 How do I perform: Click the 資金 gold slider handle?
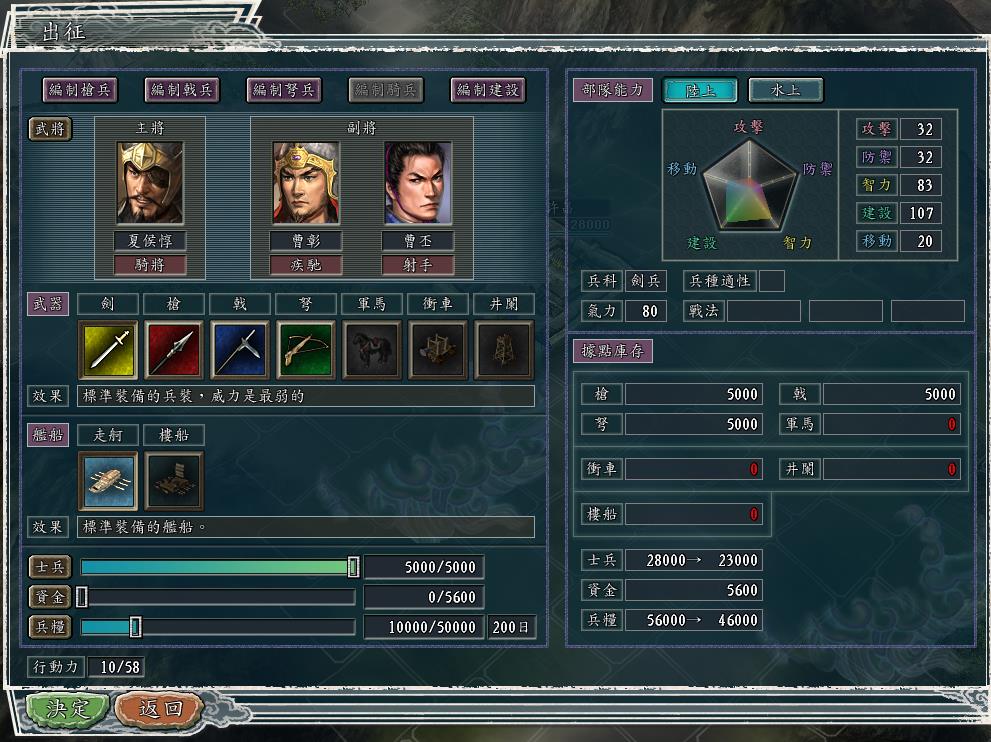click(x=82, y=597)
